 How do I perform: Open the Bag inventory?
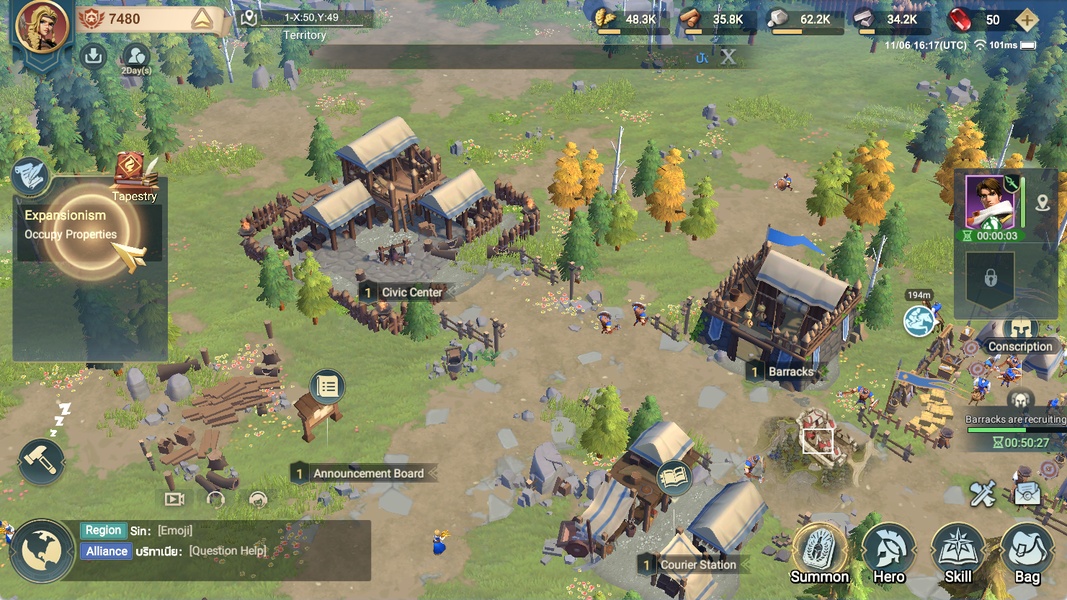(1027, 552)
